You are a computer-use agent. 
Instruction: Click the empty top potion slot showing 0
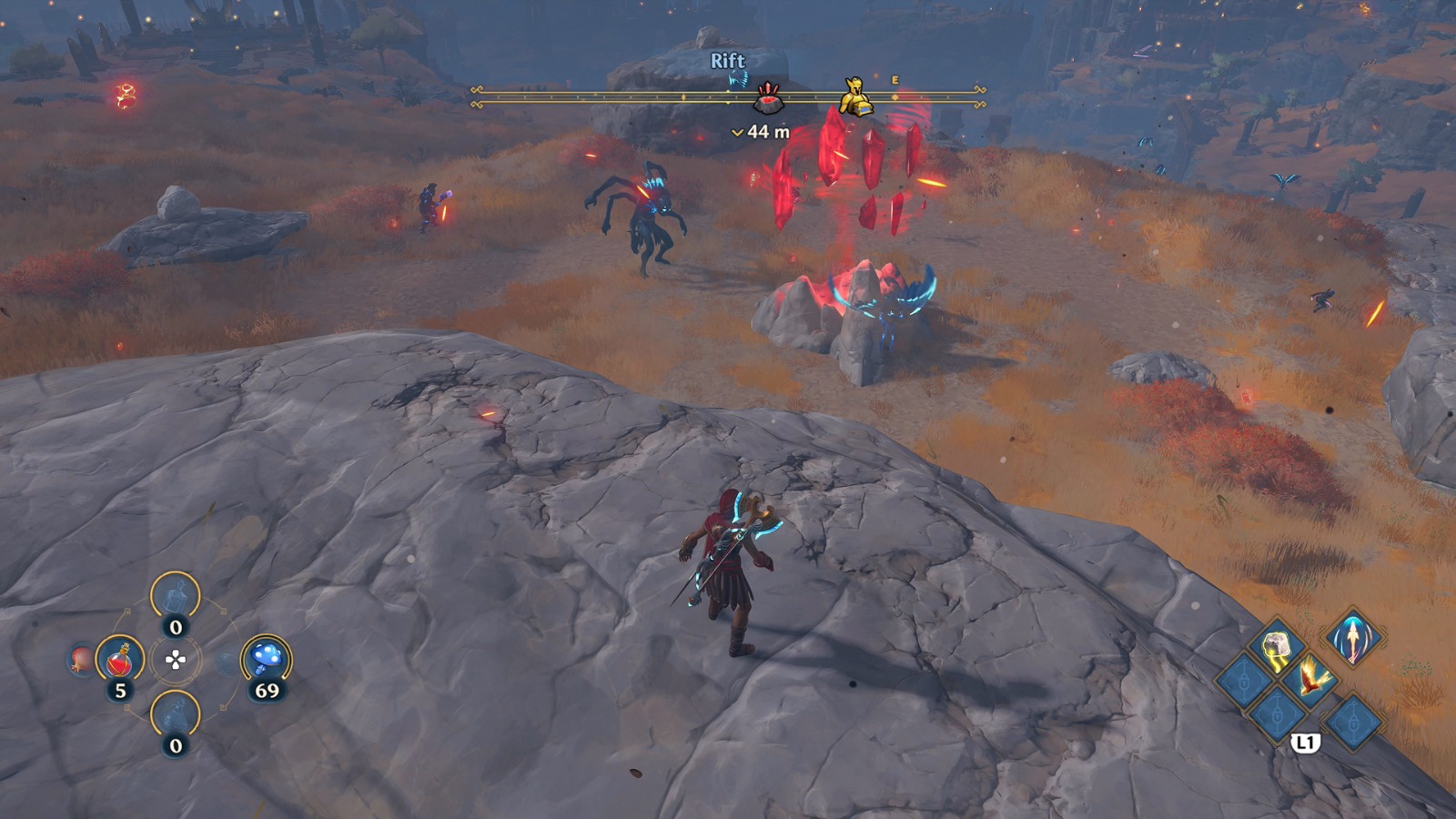click(173, 596)
